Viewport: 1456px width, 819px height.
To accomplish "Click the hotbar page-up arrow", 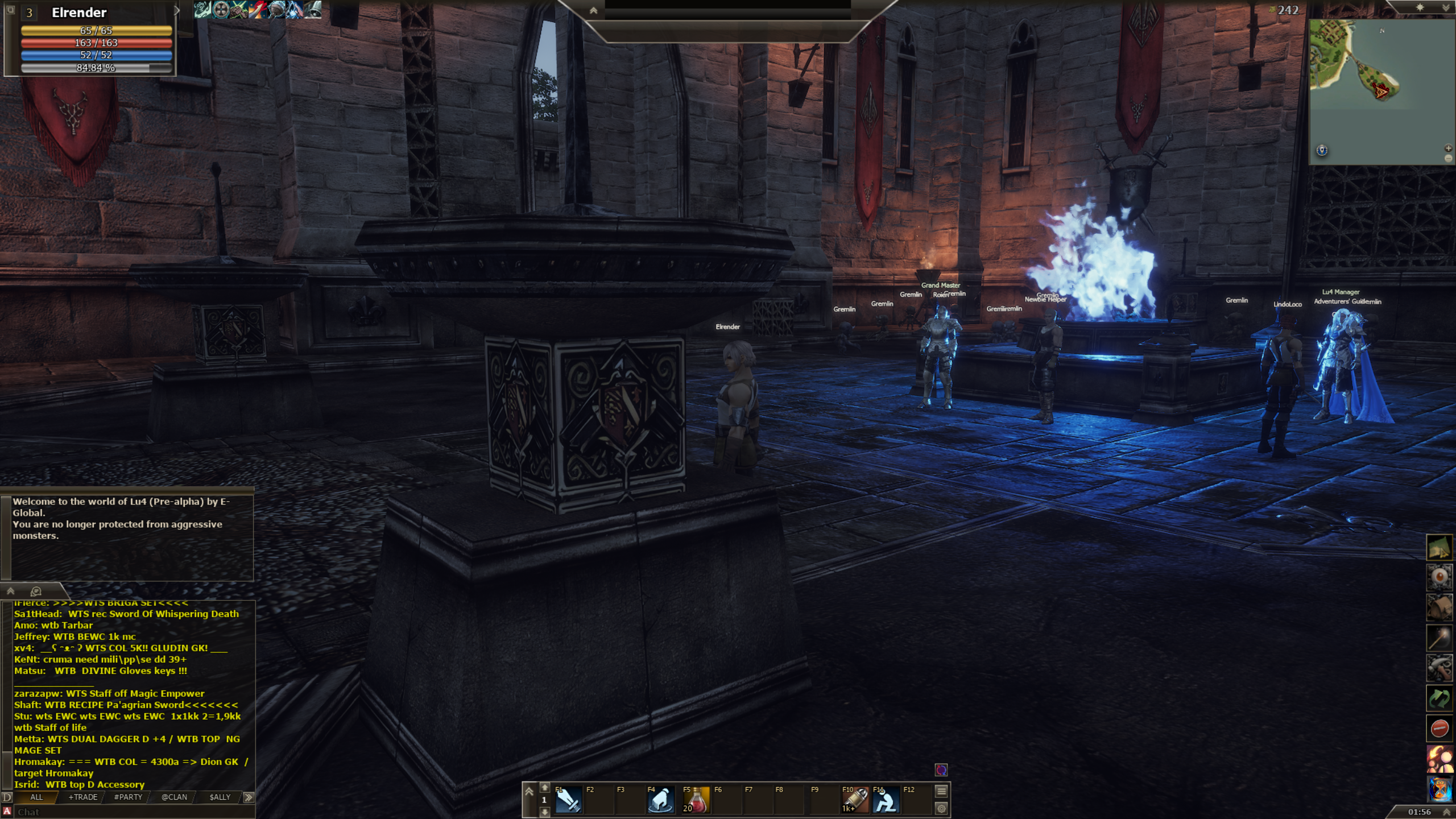I will pyautogui.click(x=544, y=788).
